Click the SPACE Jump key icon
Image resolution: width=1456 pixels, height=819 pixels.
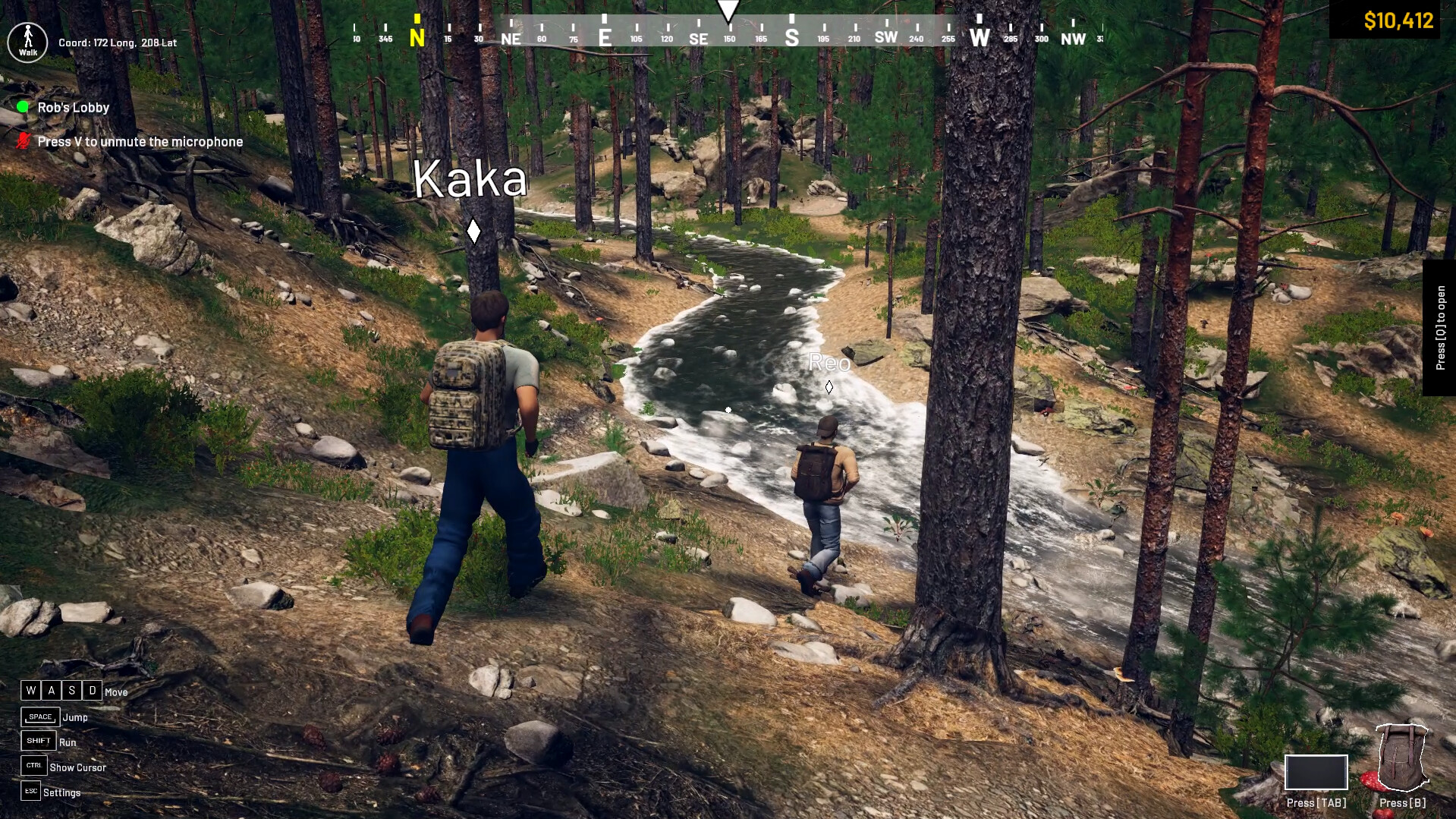(x=39, y=716)
